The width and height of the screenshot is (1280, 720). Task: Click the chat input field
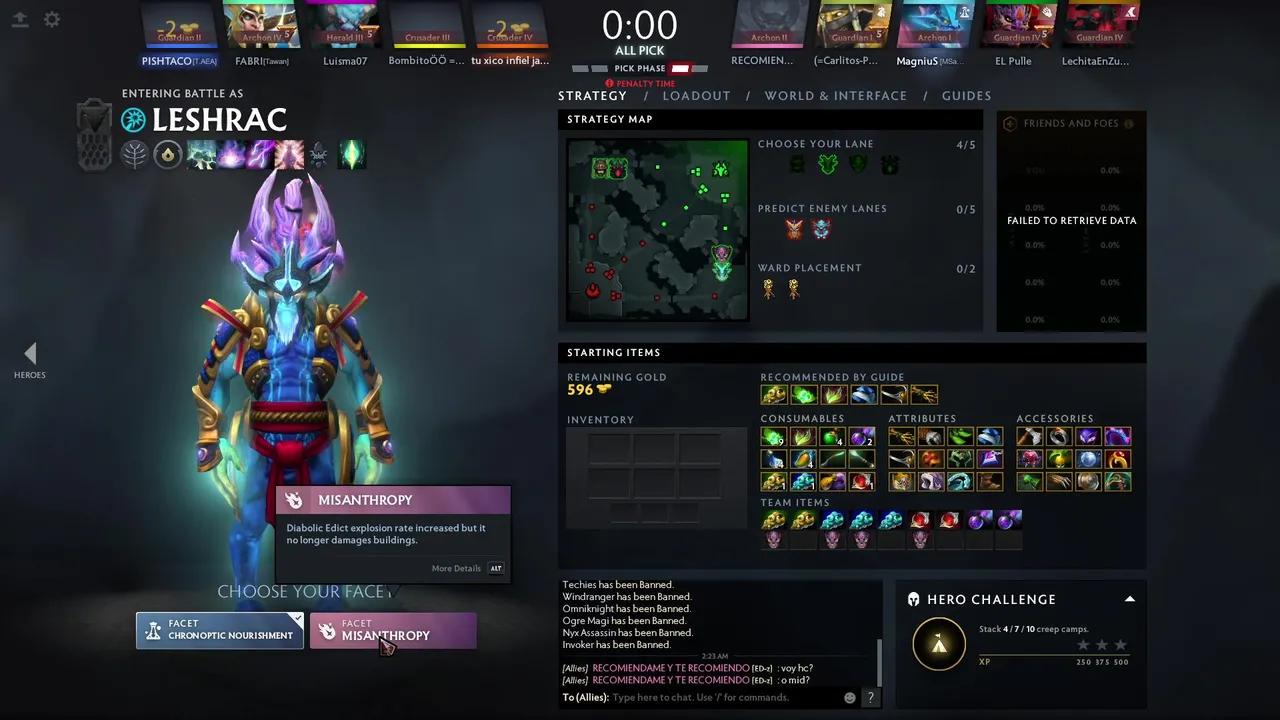[x=700, y=697]
